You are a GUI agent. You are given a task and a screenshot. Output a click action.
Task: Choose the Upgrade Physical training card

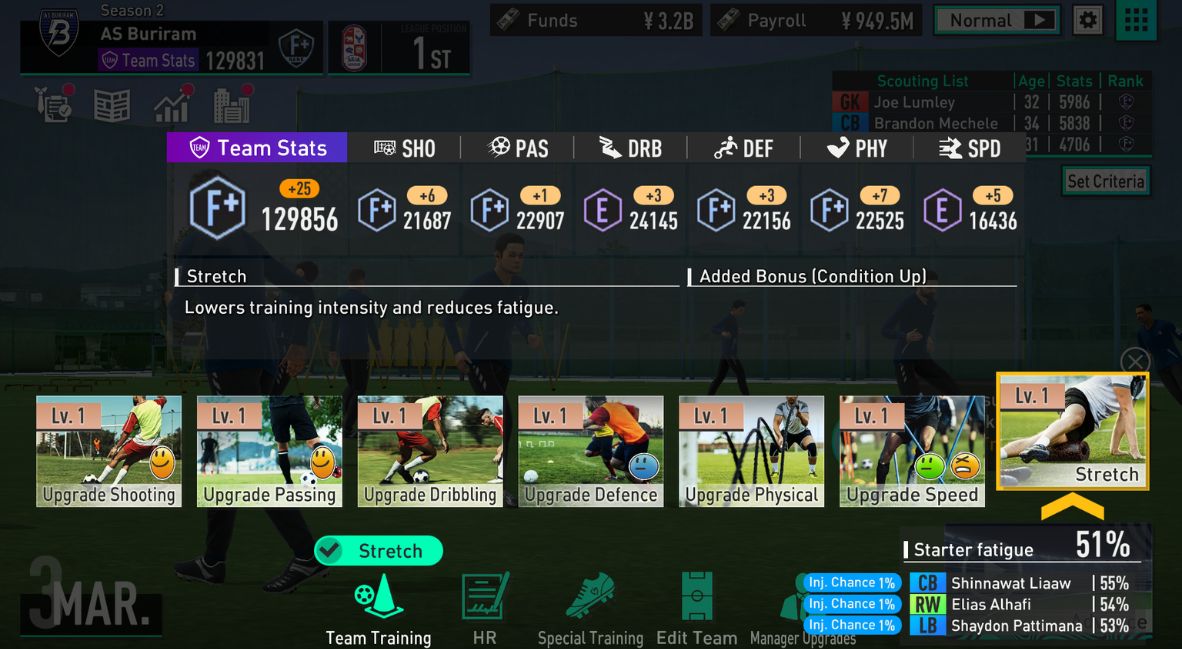pos(751,451)
